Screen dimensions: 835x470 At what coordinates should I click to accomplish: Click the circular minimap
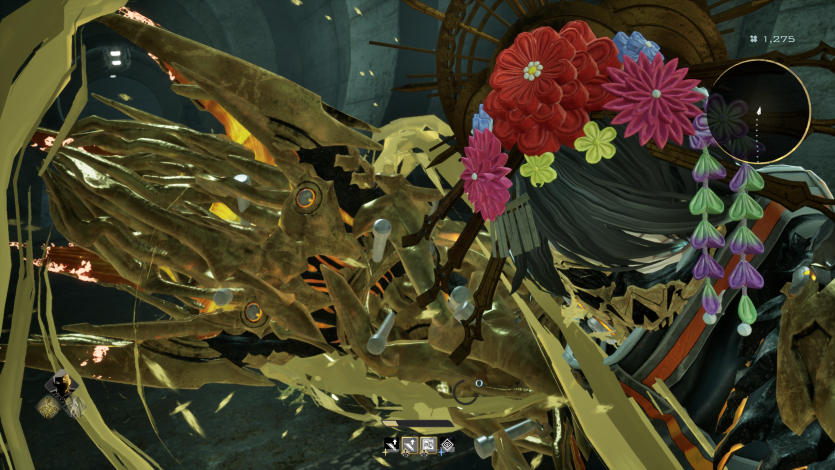tap(759, 110)
